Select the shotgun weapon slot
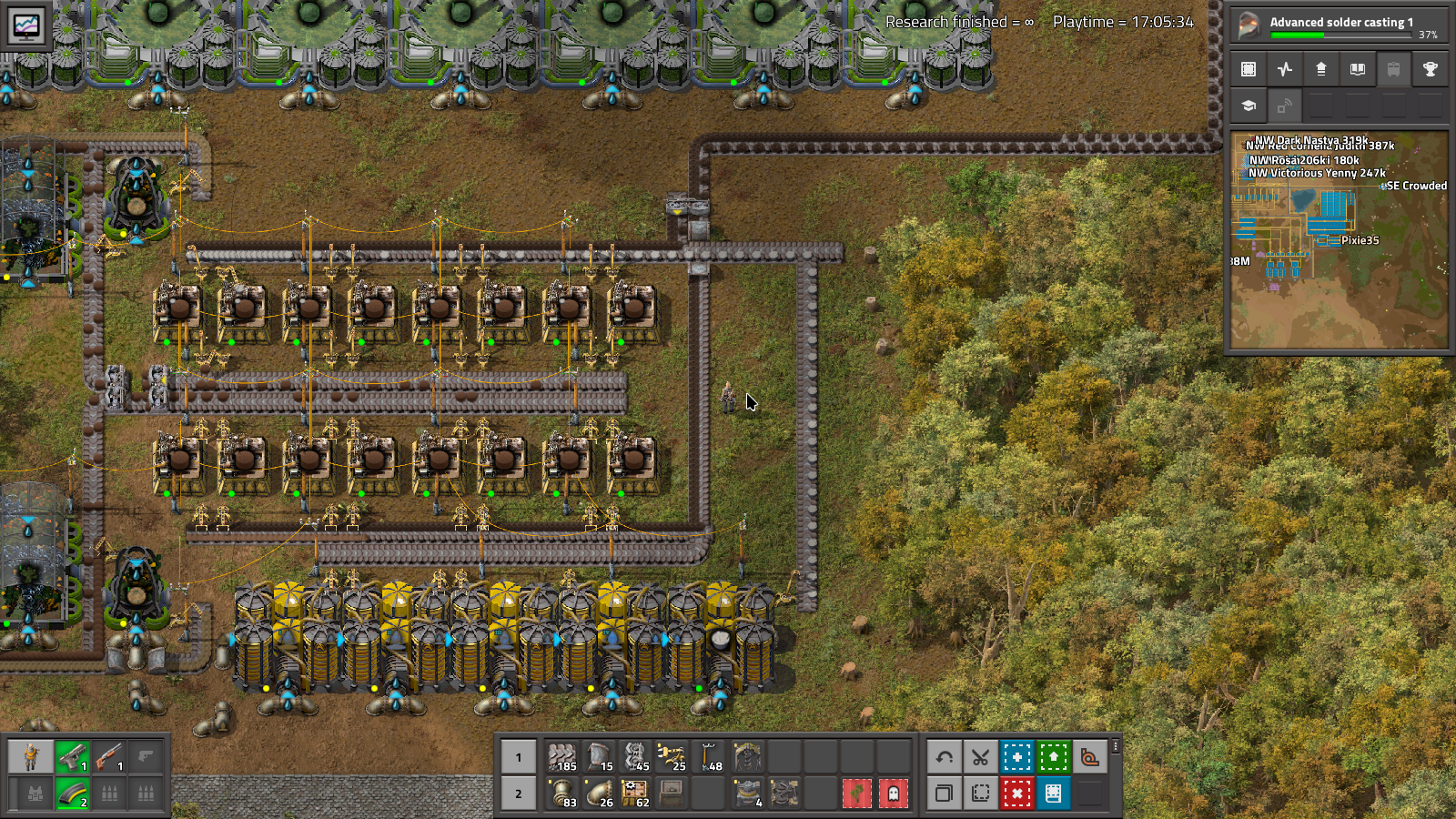Screen dimensions: 1456x819 (109, 757)
